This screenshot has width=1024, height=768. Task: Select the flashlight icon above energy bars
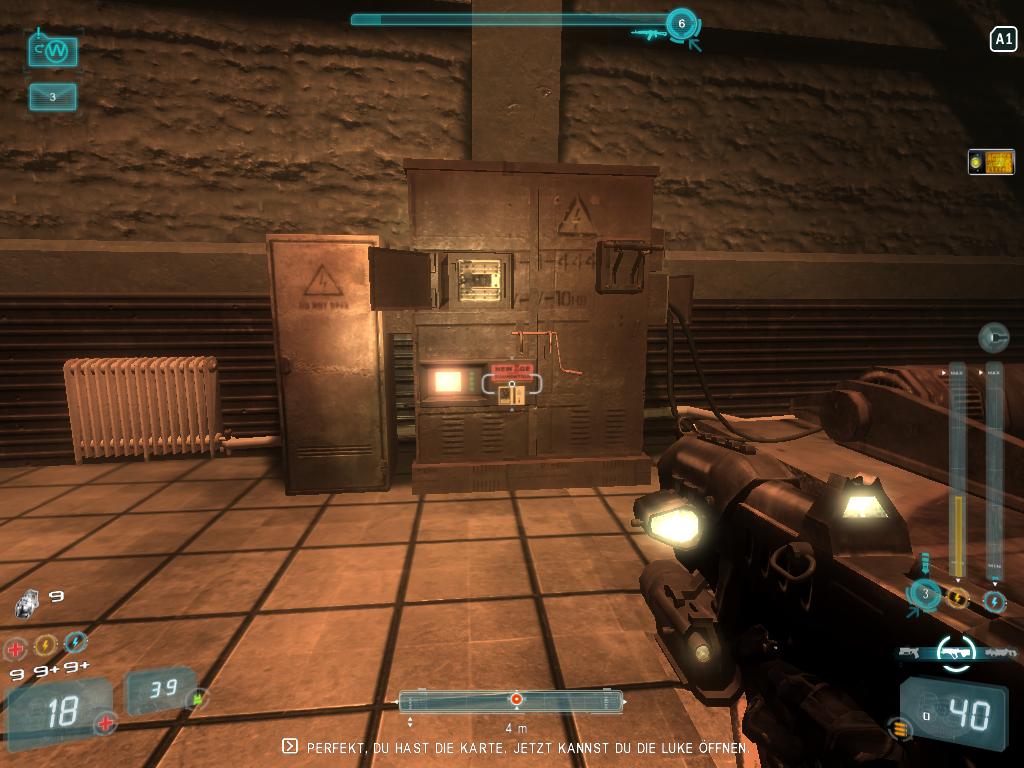992,338
